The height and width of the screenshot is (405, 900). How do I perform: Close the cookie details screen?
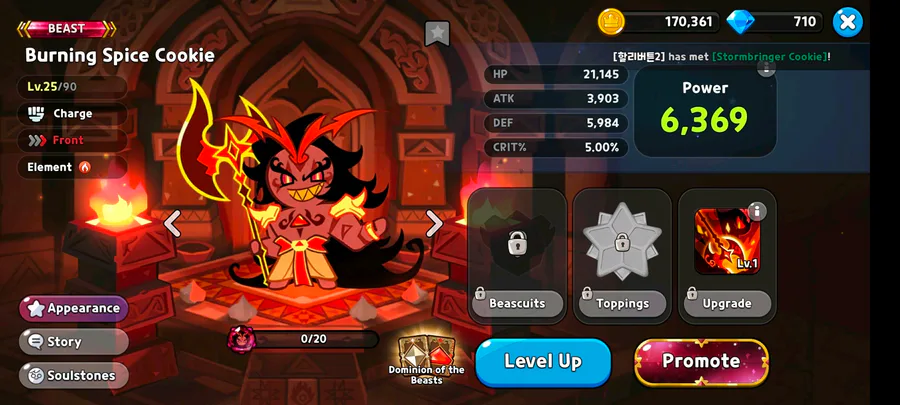coord(847,21)
